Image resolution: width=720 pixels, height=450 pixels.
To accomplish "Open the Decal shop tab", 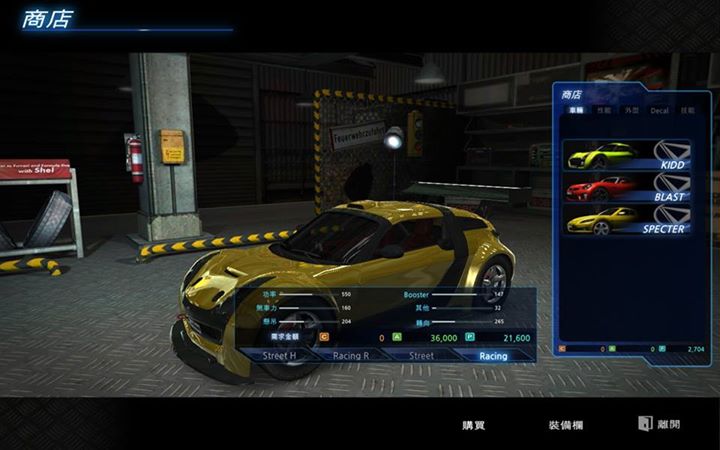I will [659, 110].
